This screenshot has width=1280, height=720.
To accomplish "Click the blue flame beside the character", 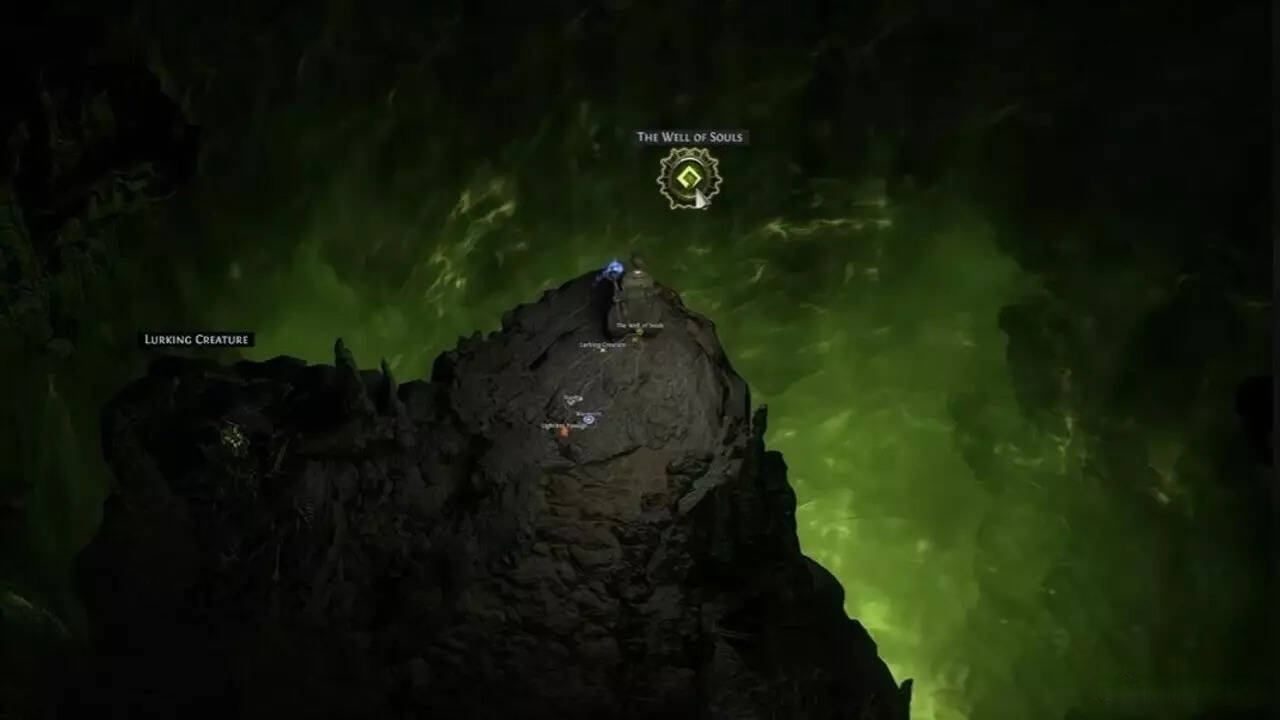I will 614,268.
